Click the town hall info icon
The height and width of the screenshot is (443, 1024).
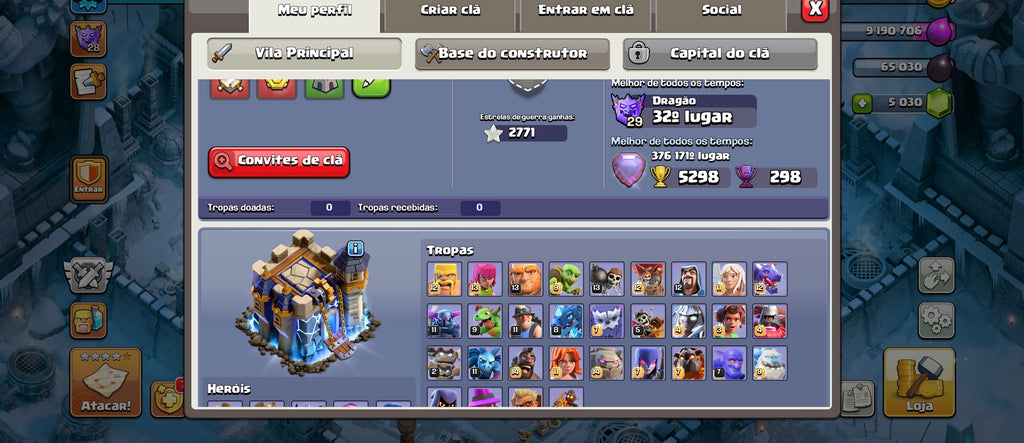point(355,249)
